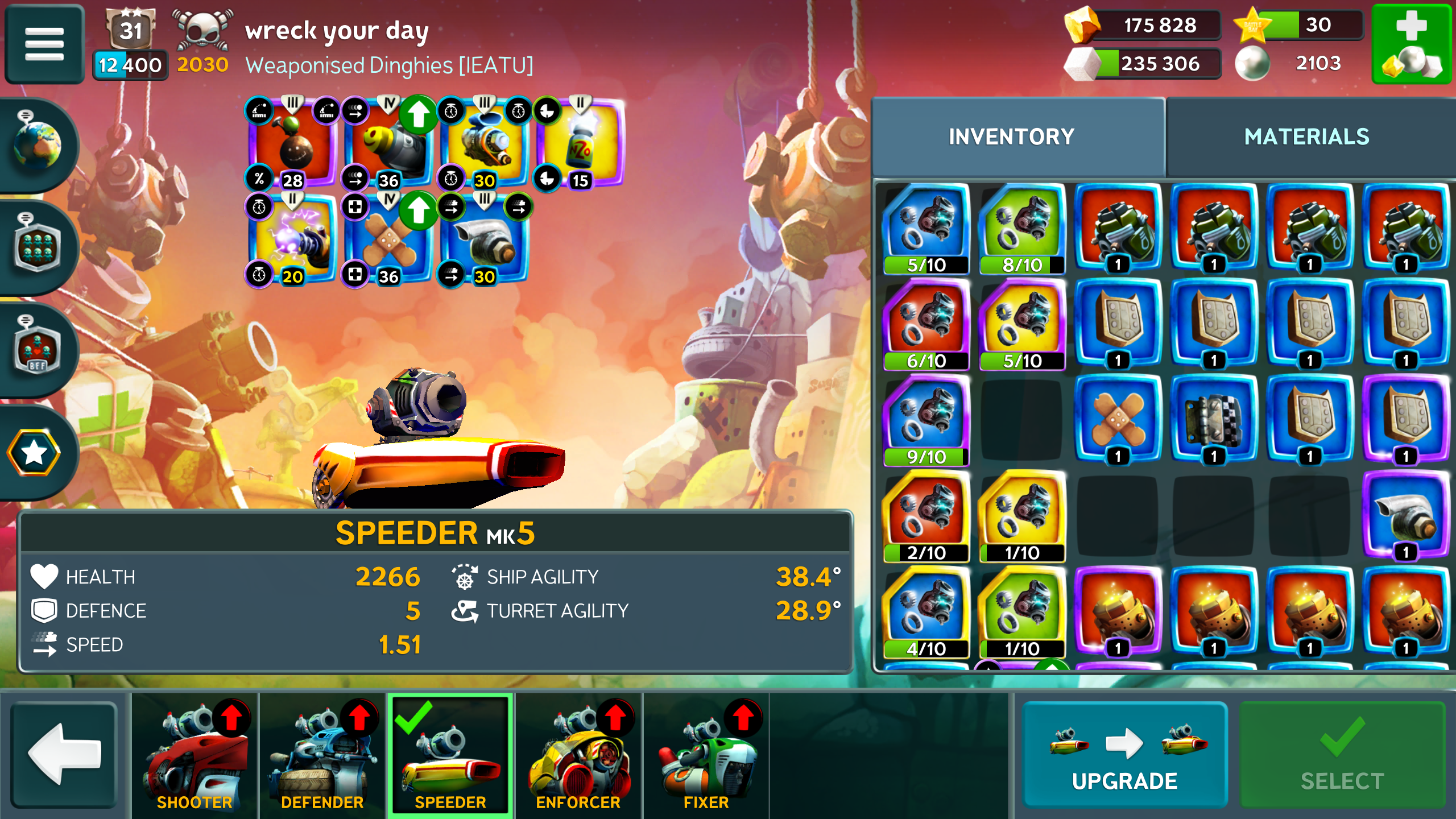Buy more currency with the green plus button
Viewport: 1456px width, 819px height.
[x=1412, y=44]
